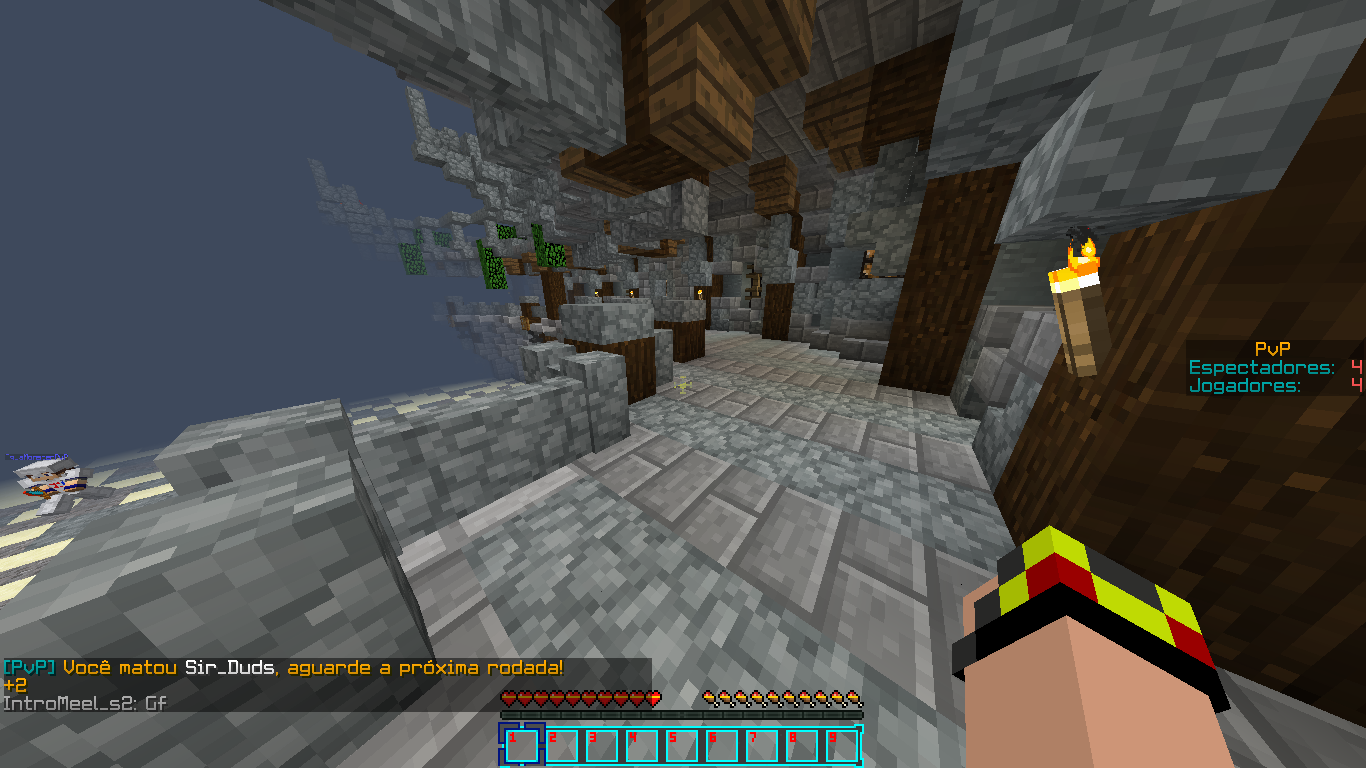Click the PvP kill message in chat
The width and height of the screenshot is (1366, 768).
coord(283,667)
